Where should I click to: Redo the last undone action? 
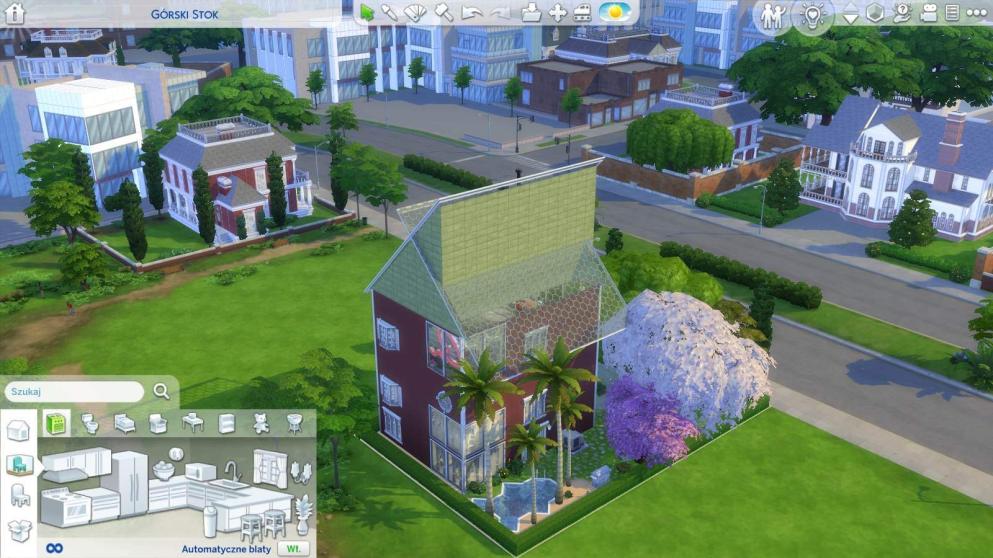click(500, 13)
